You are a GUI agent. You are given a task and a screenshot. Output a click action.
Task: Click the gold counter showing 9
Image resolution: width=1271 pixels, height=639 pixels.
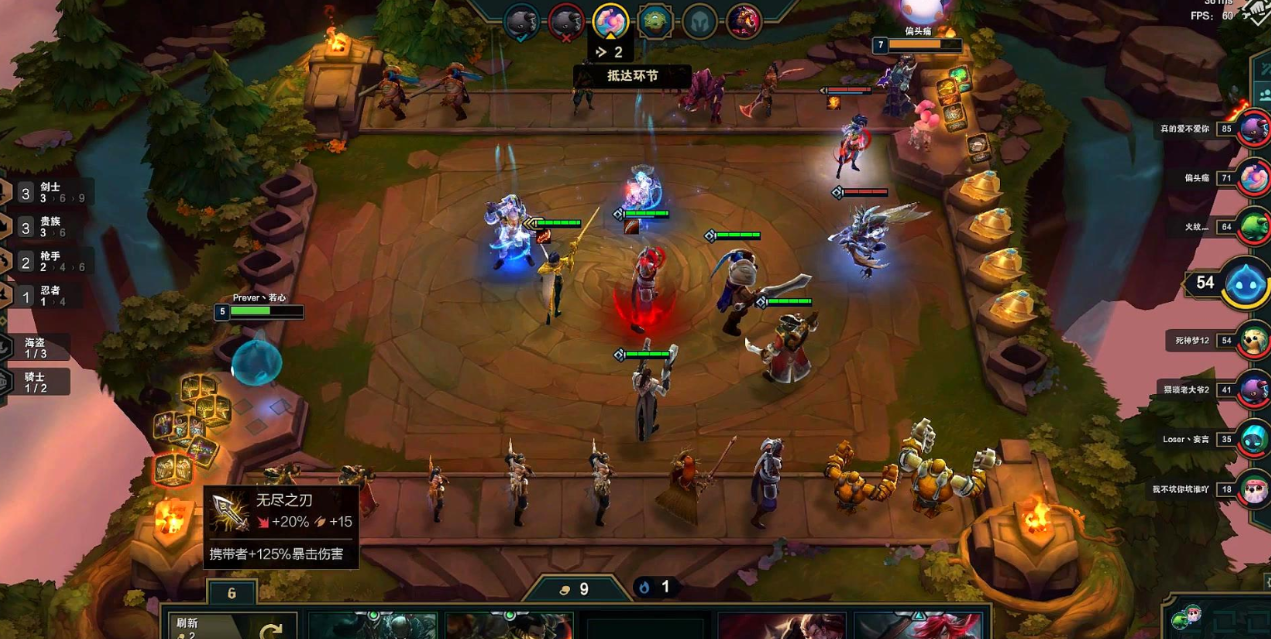(x=575, y=589)
